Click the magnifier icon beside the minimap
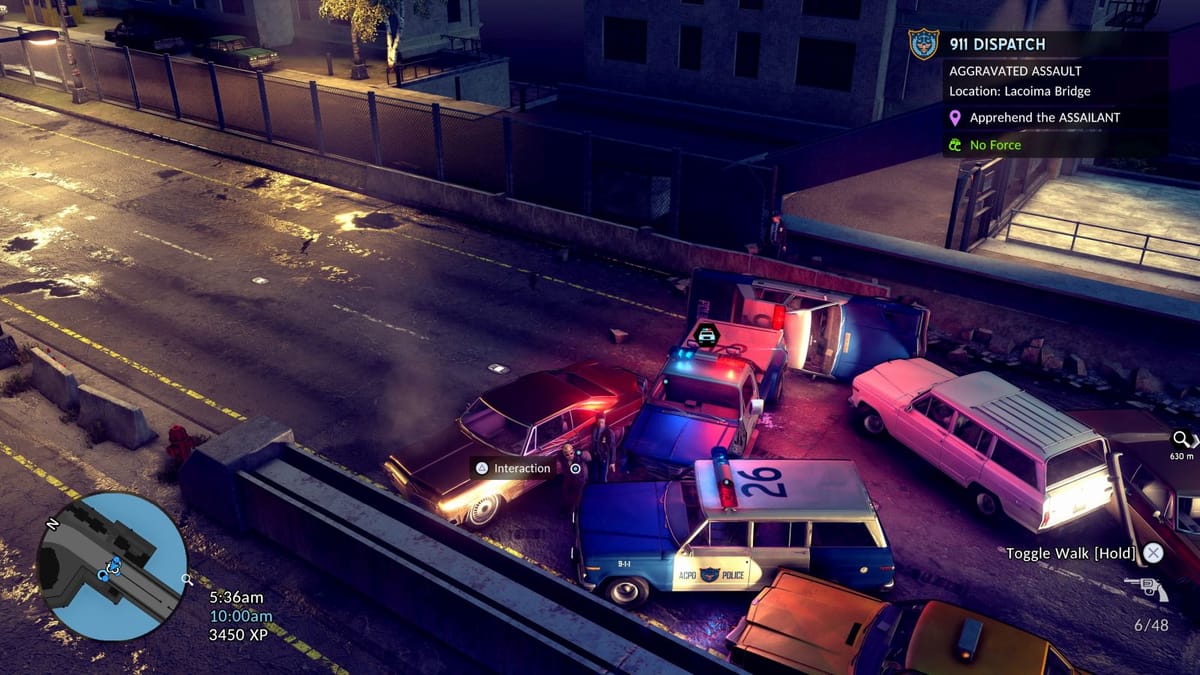This screenshot has width=1200, height=675. pos(186,579)
